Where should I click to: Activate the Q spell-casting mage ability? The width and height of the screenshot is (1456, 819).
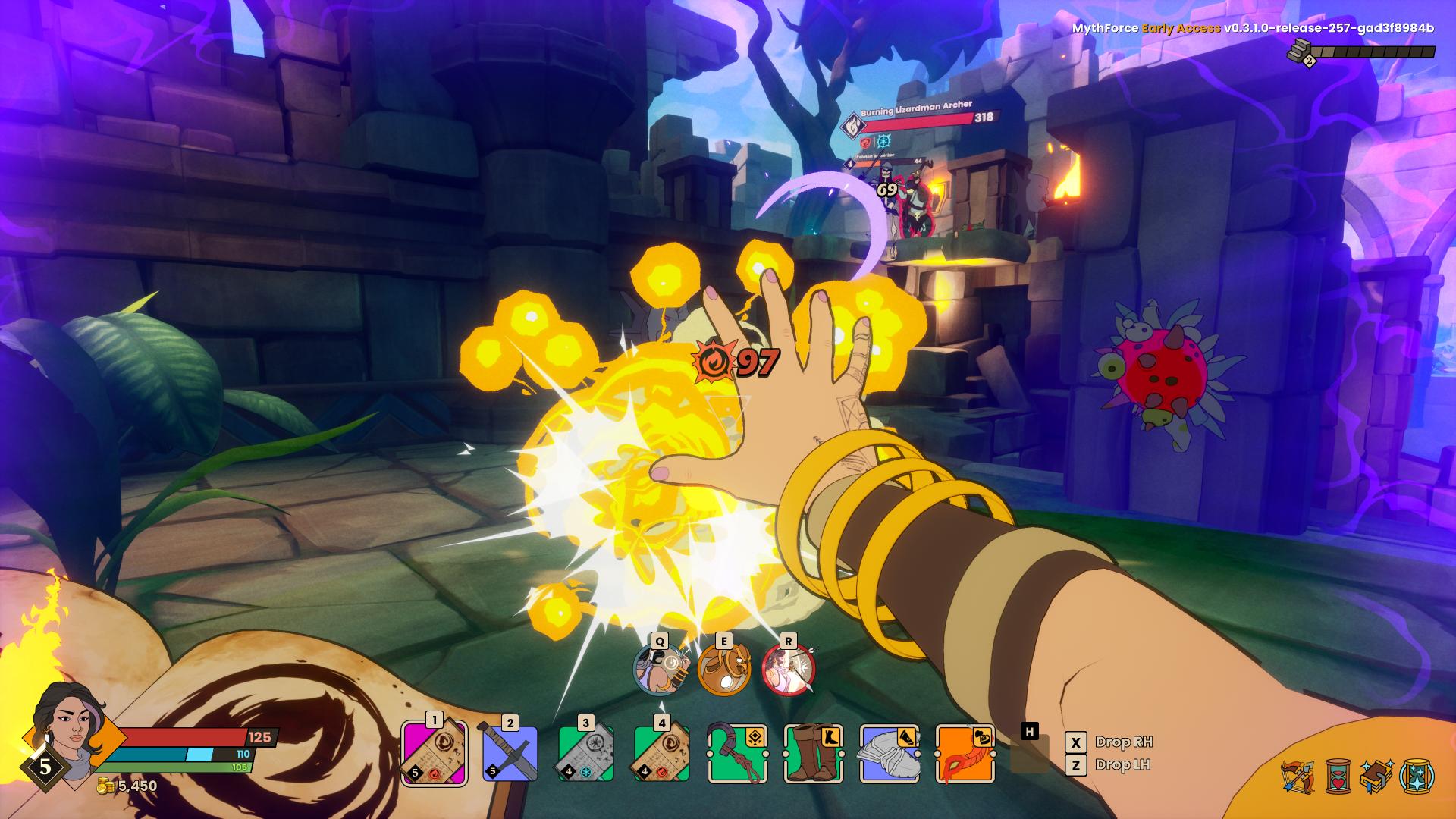[660, 670]
